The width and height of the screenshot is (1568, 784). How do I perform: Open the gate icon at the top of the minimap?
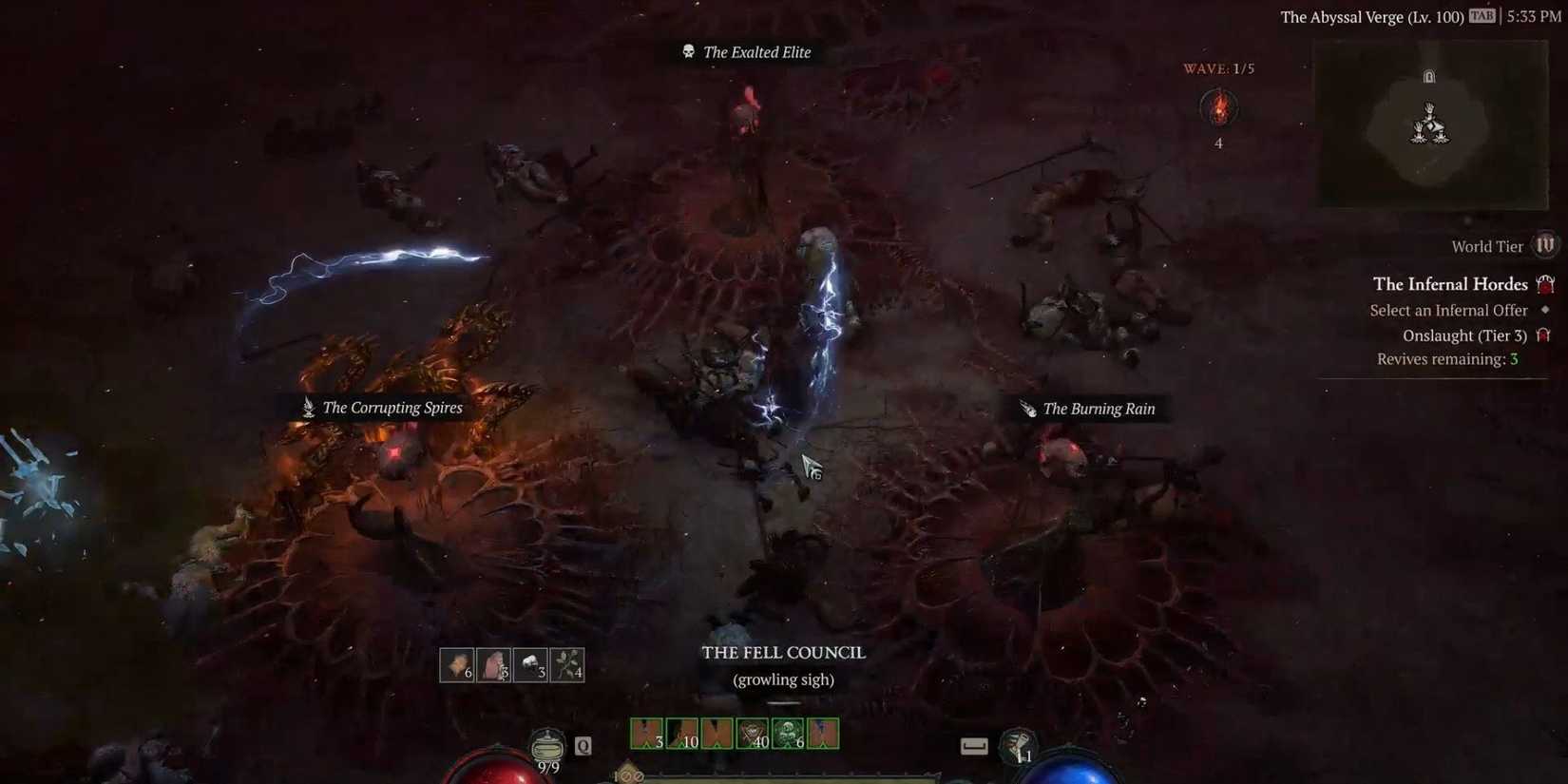[x=1428, y=76]
